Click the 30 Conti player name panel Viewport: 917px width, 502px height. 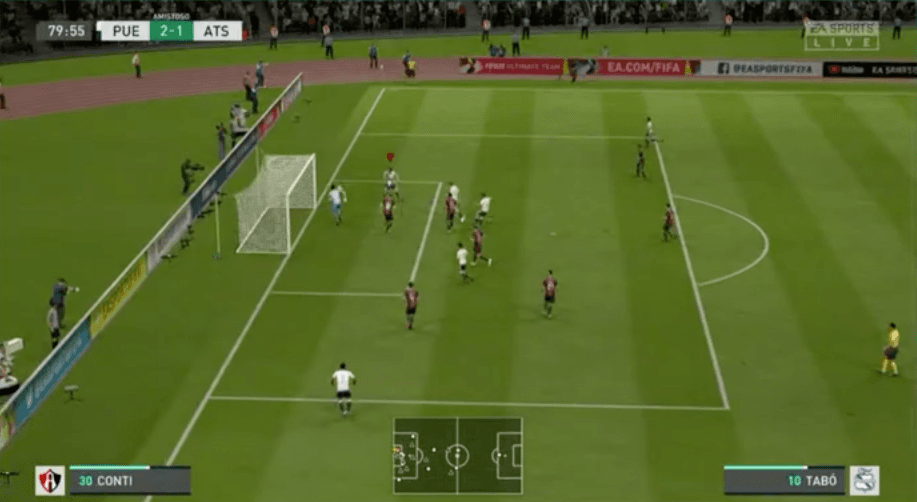point(129,480)
